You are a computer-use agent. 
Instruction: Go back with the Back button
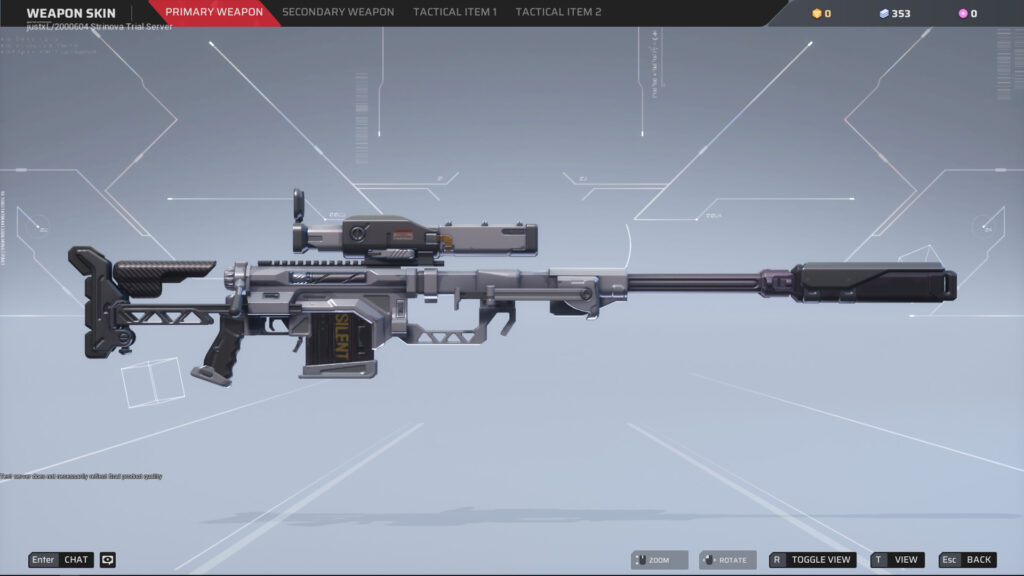[967, 560]
